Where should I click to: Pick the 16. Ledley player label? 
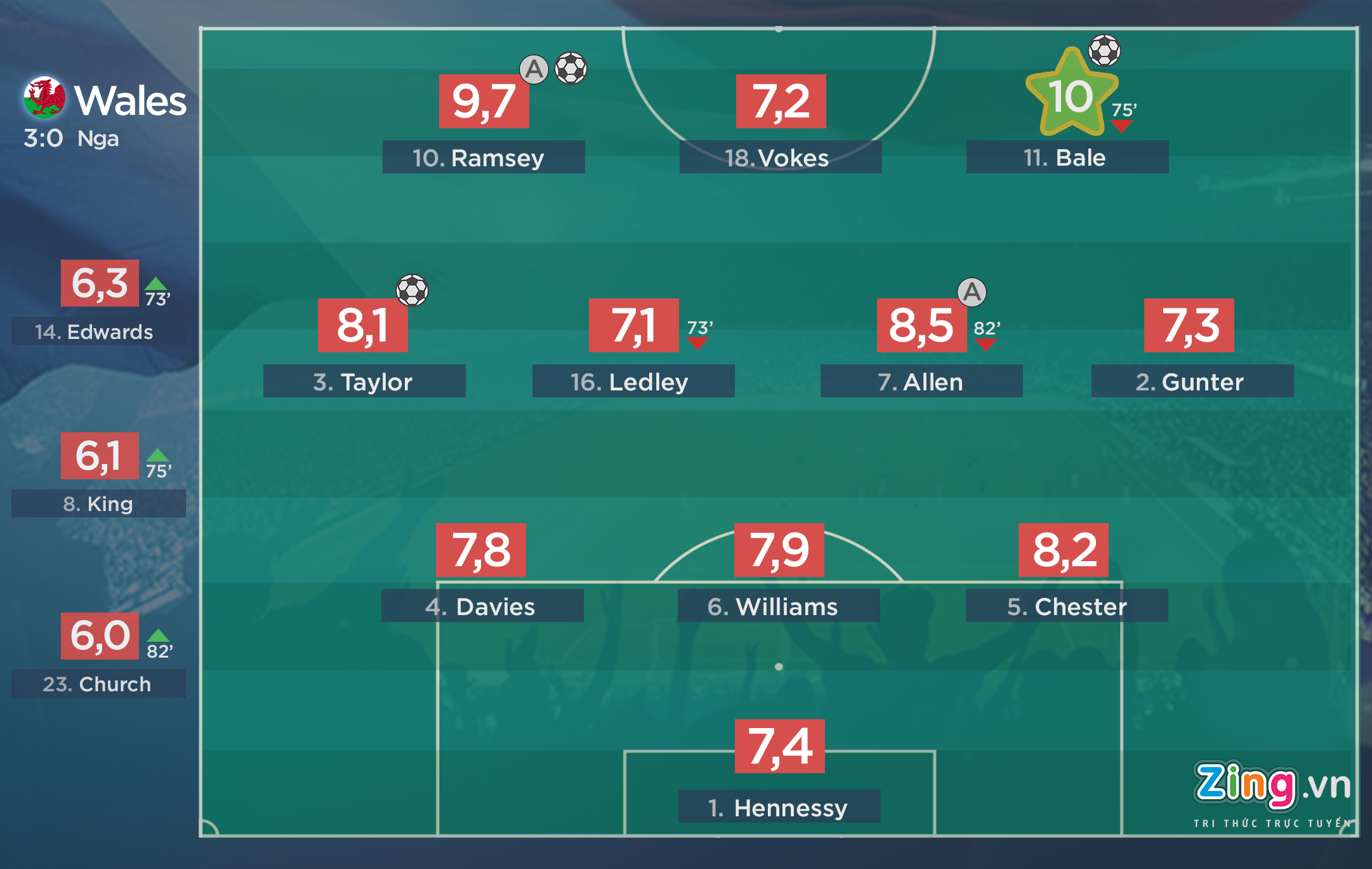[x=633, y=381]
